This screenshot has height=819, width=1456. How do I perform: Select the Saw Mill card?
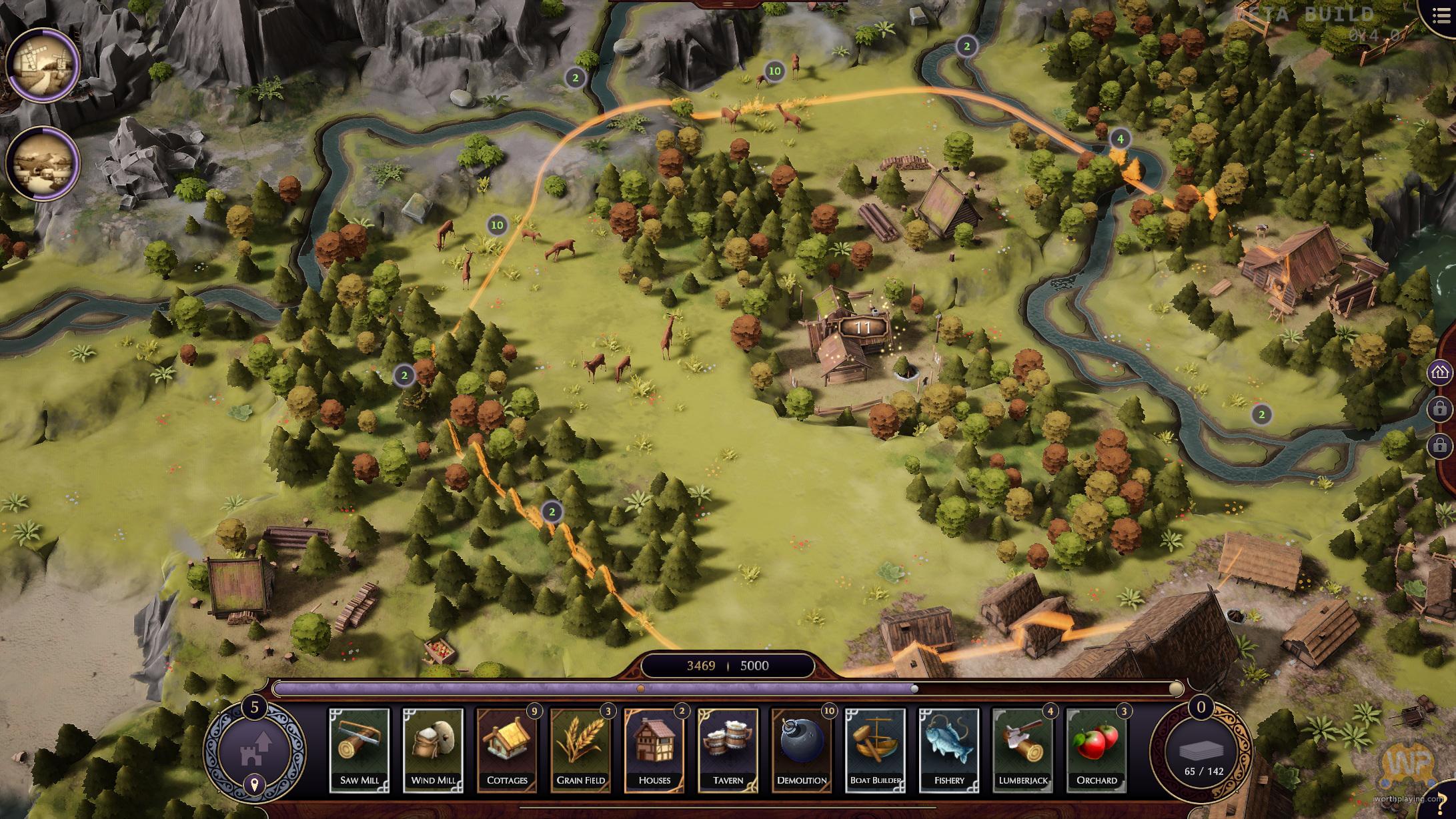coord(359,750)
